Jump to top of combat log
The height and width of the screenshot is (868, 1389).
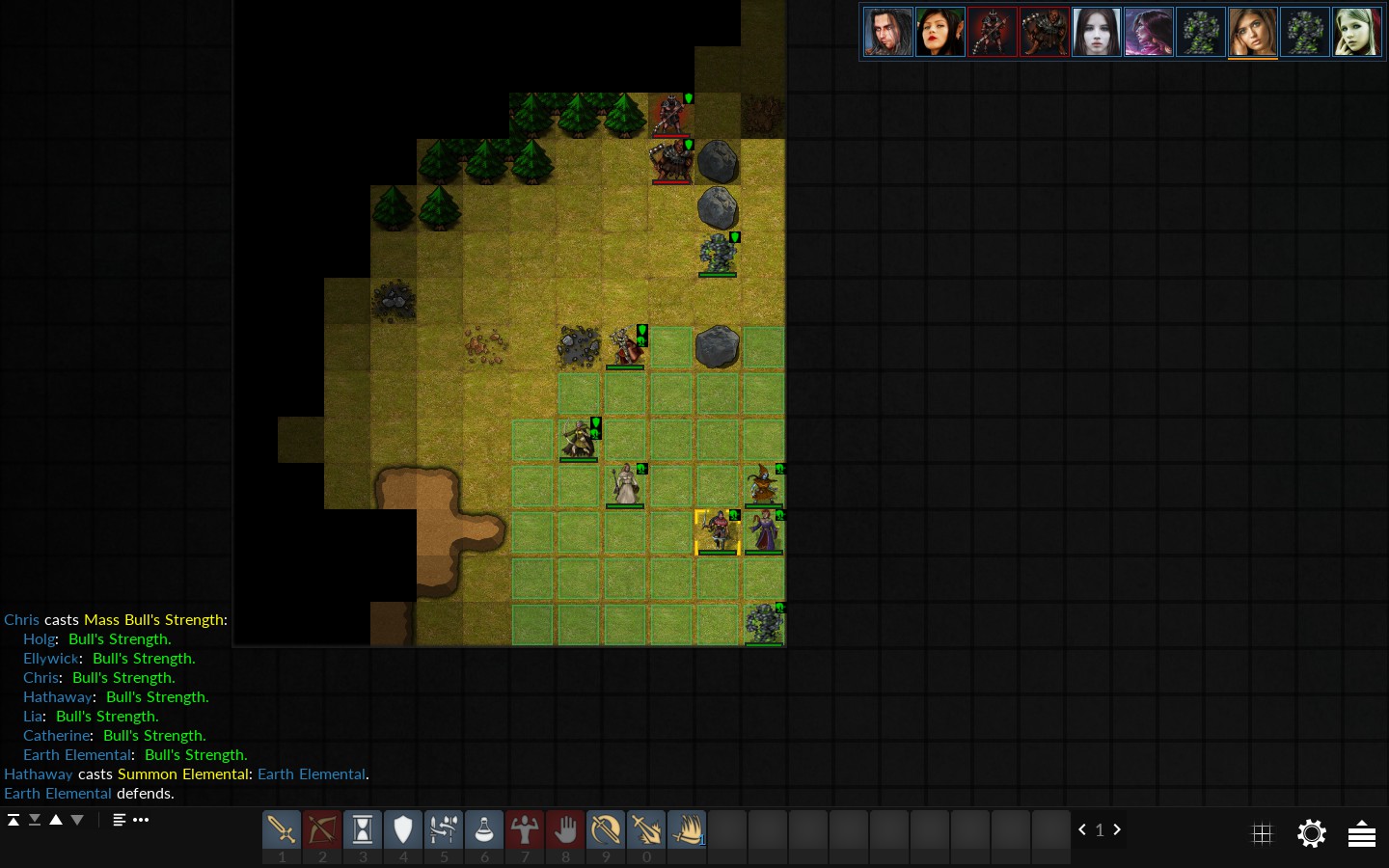click(14, 820)
